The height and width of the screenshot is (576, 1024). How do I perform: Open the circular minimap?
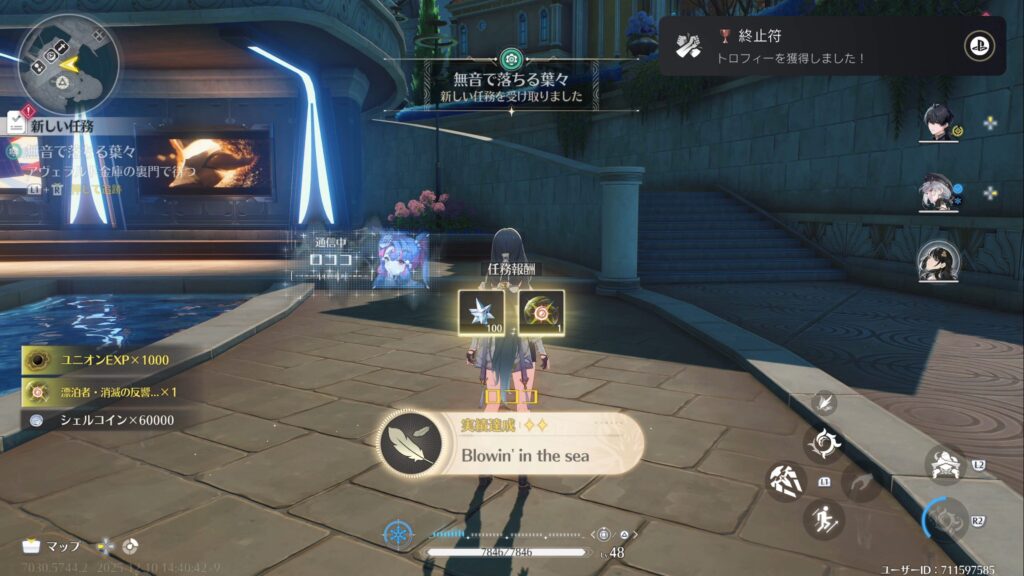coord(69,63)
